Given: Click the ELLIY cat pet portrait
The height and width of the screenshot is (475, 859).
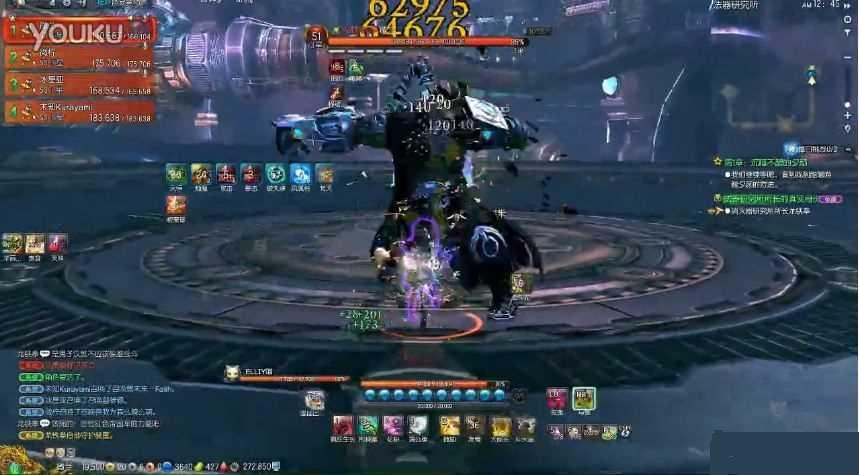Looking at the screenshot, I should tap(230, 374).
